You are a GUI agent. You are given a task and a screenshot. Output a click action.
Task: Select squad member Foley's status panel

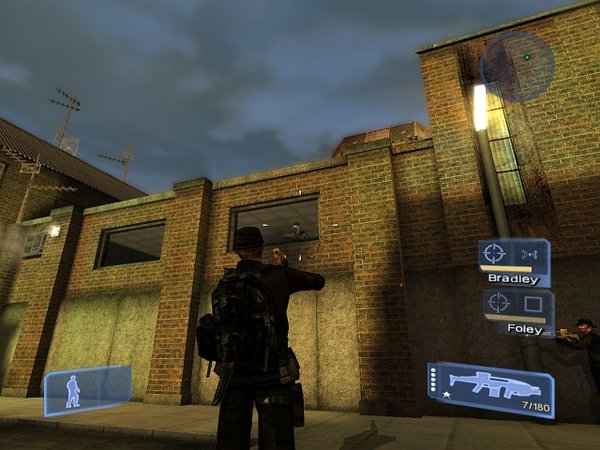tap(516, 311)
